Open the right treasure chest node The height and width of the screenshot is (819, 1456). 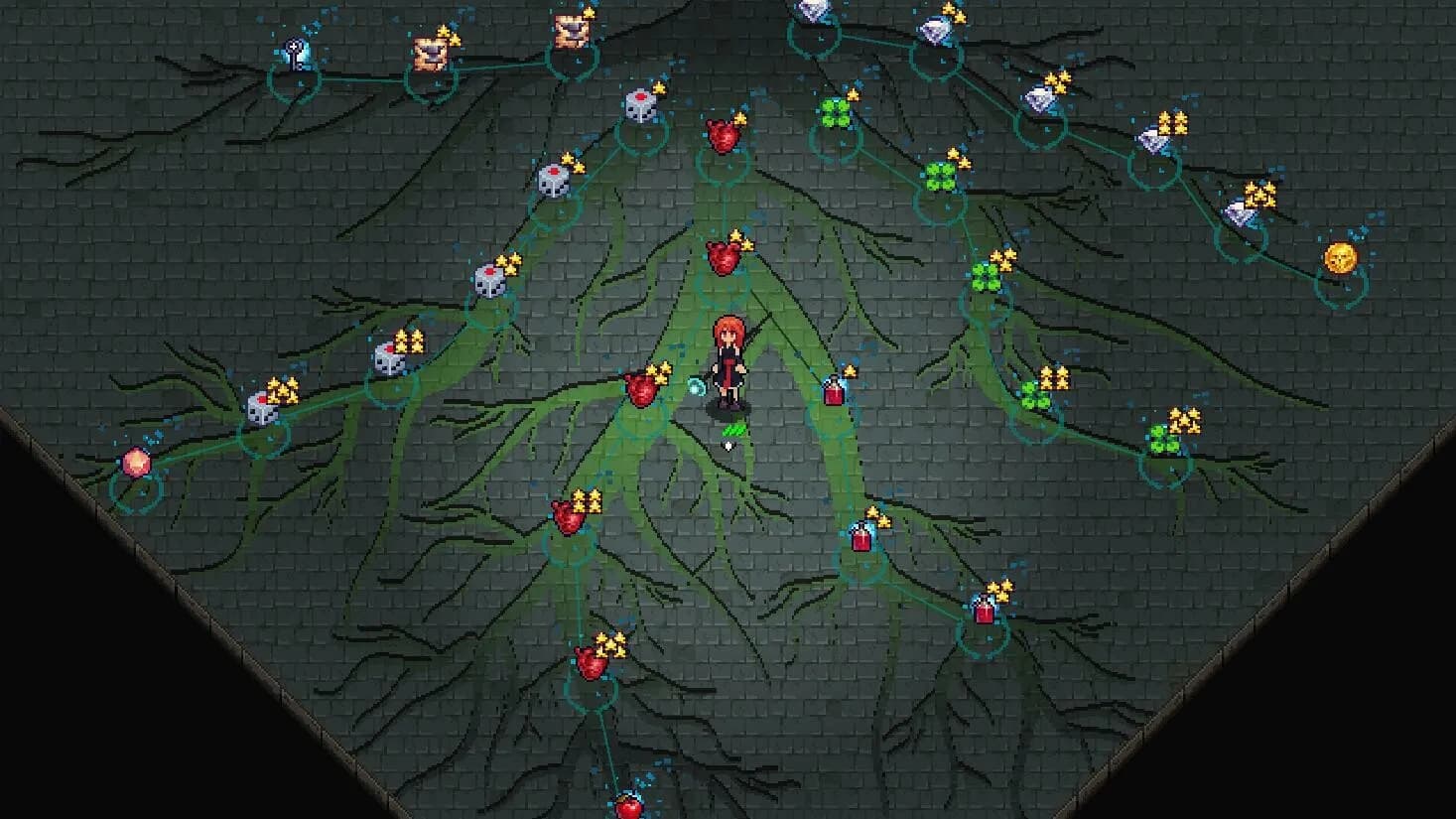[573, 33]
